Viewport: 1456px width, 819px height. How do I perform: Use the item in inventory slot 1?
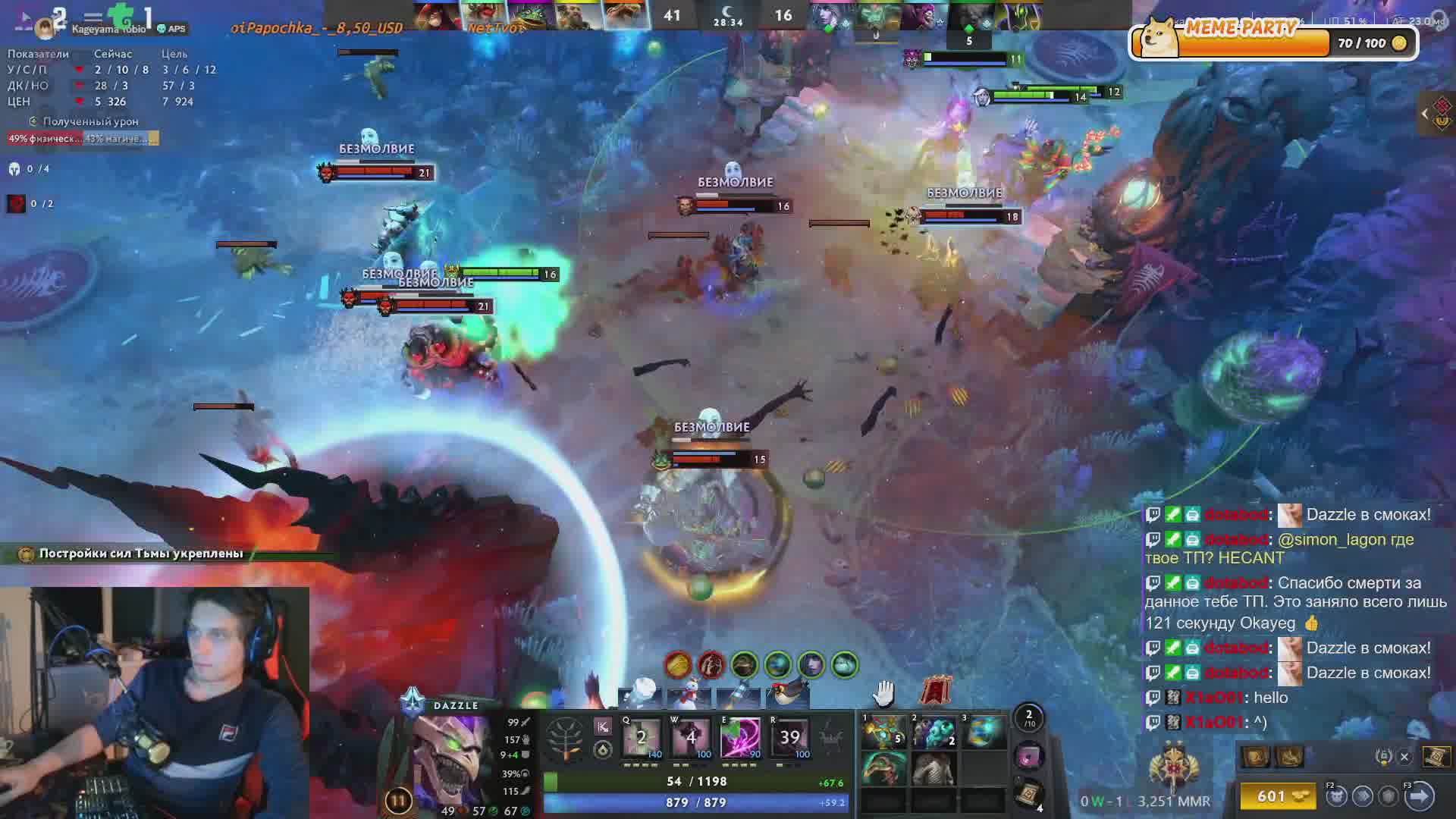pyautogui.click(x=884, y=733)
